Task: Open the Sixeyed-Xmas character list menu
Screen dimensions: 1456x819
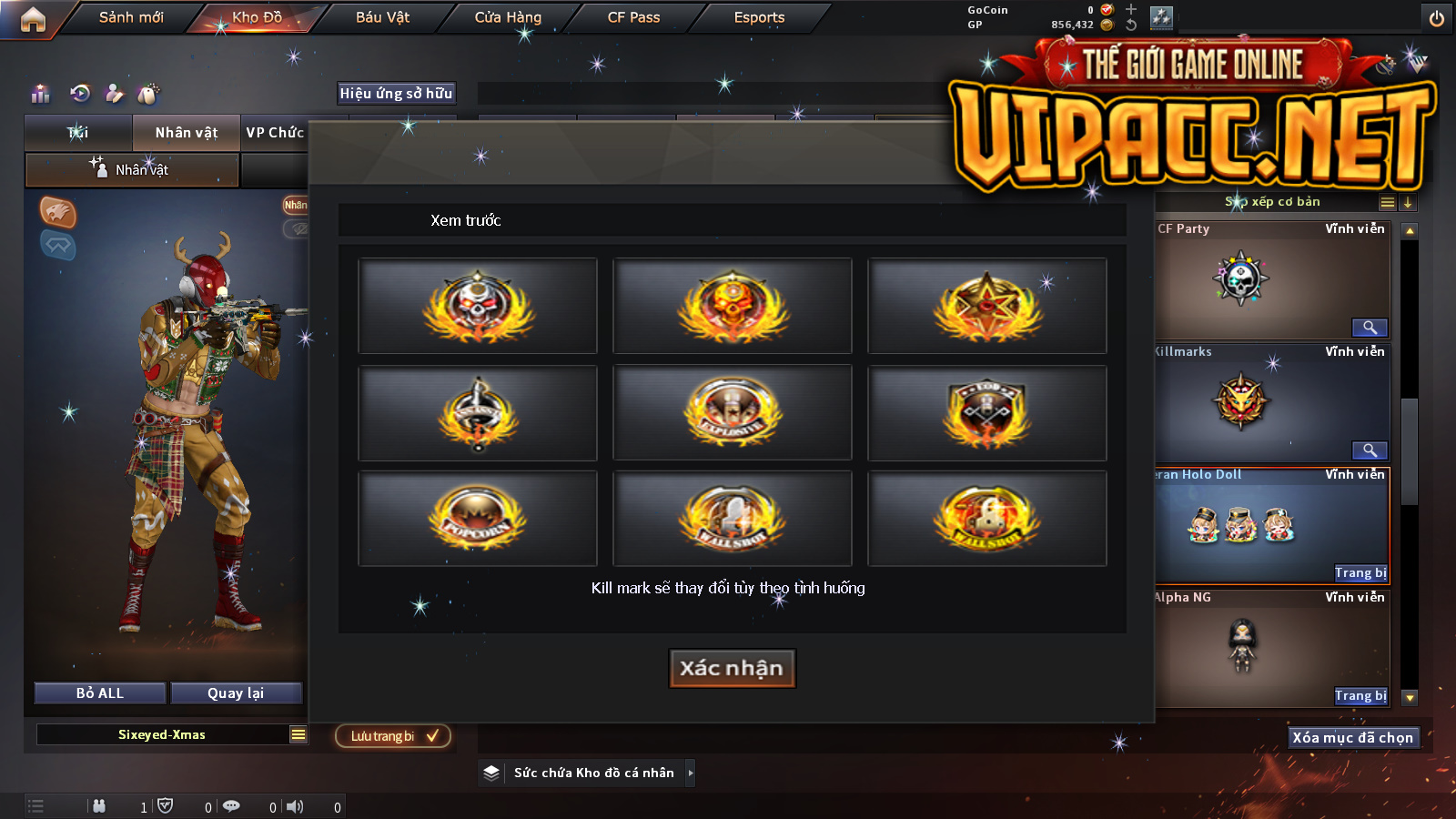Action: (298, 734)
